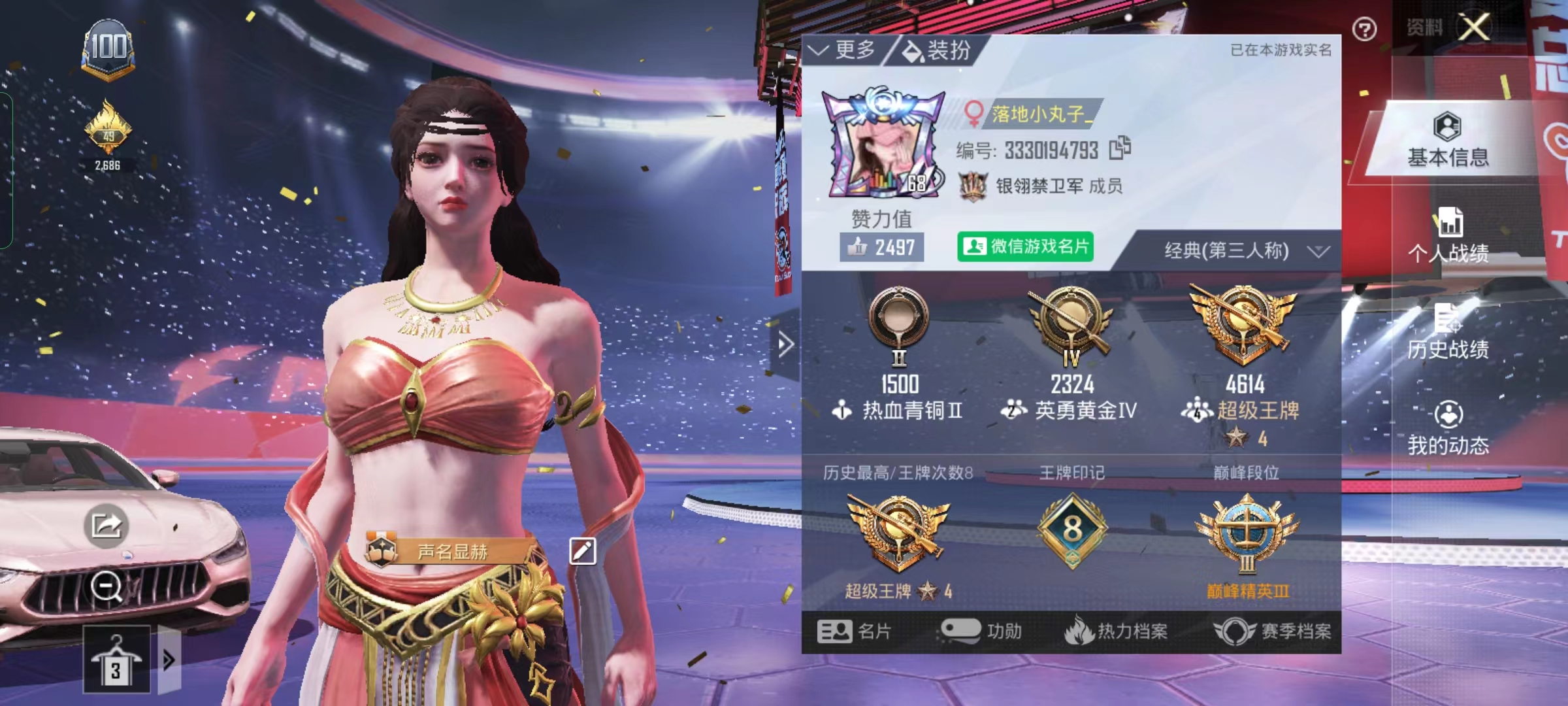
Task: Share the profile with the arrow icon
Action: click(106, 525)
